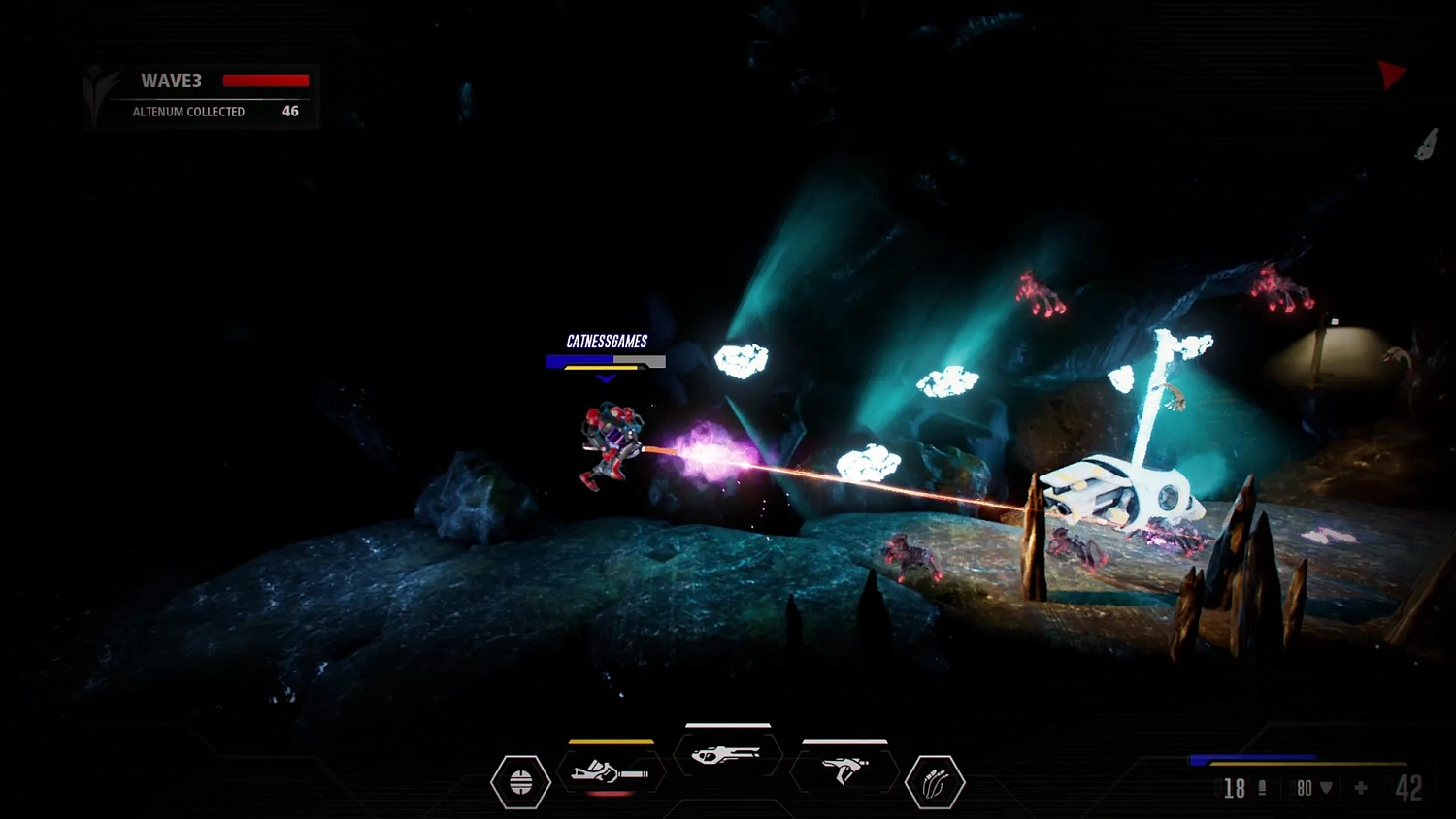
Task: Toggle the white bar above the pistol slot
Action: 843,743
